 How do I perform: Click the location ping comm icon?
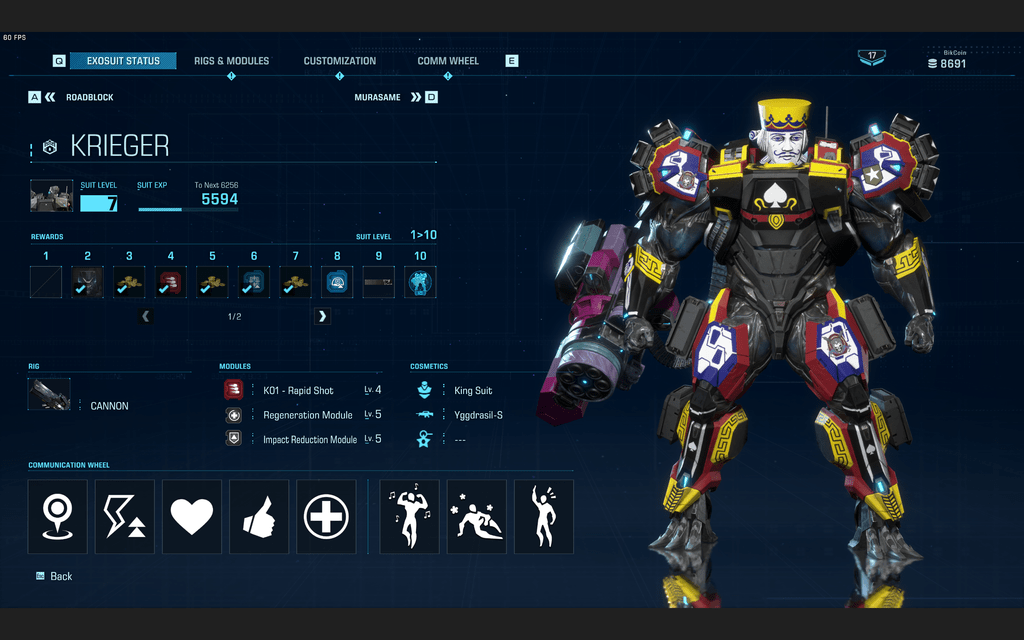[x=58, y=516]
